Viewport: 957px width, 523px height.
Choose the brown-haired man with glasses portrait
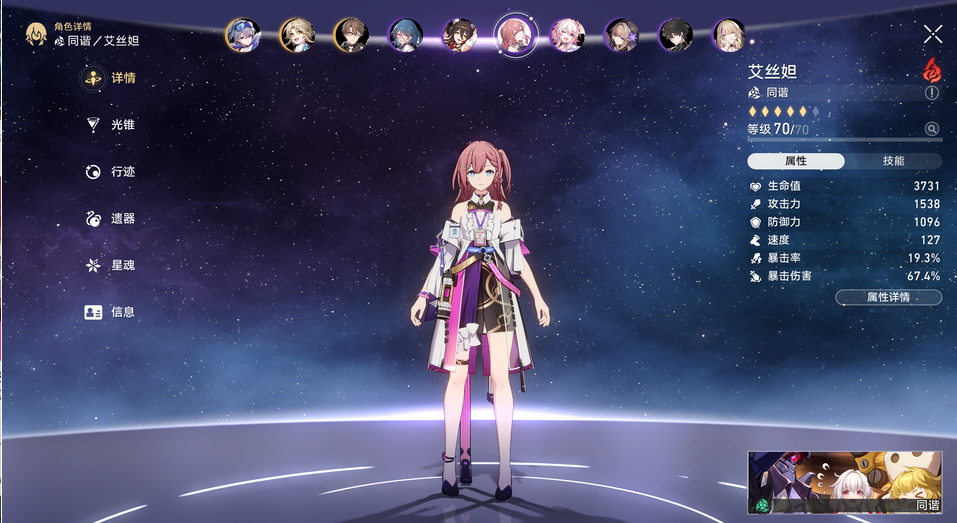[351, 35]
